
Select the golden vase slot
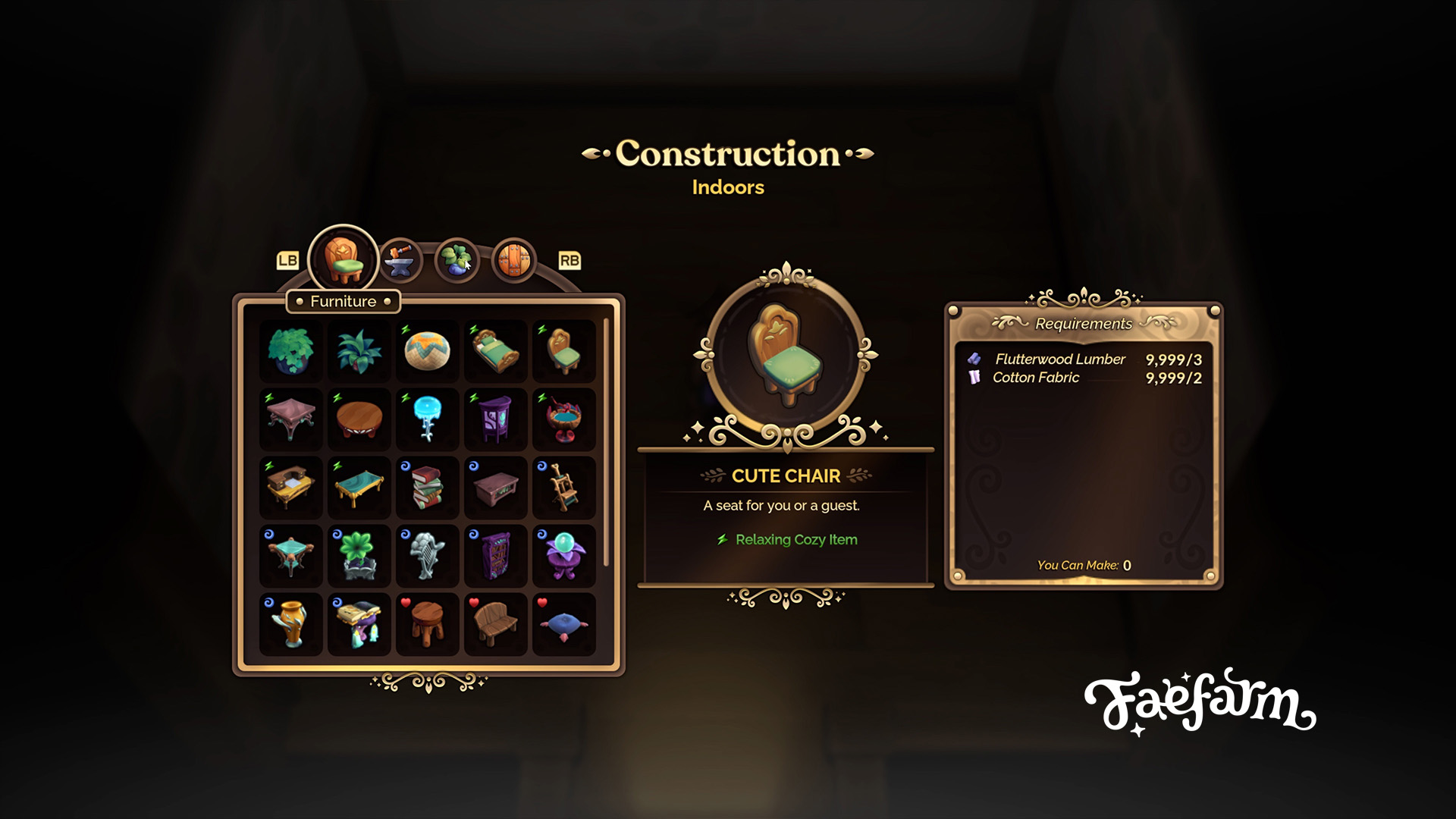290,623
